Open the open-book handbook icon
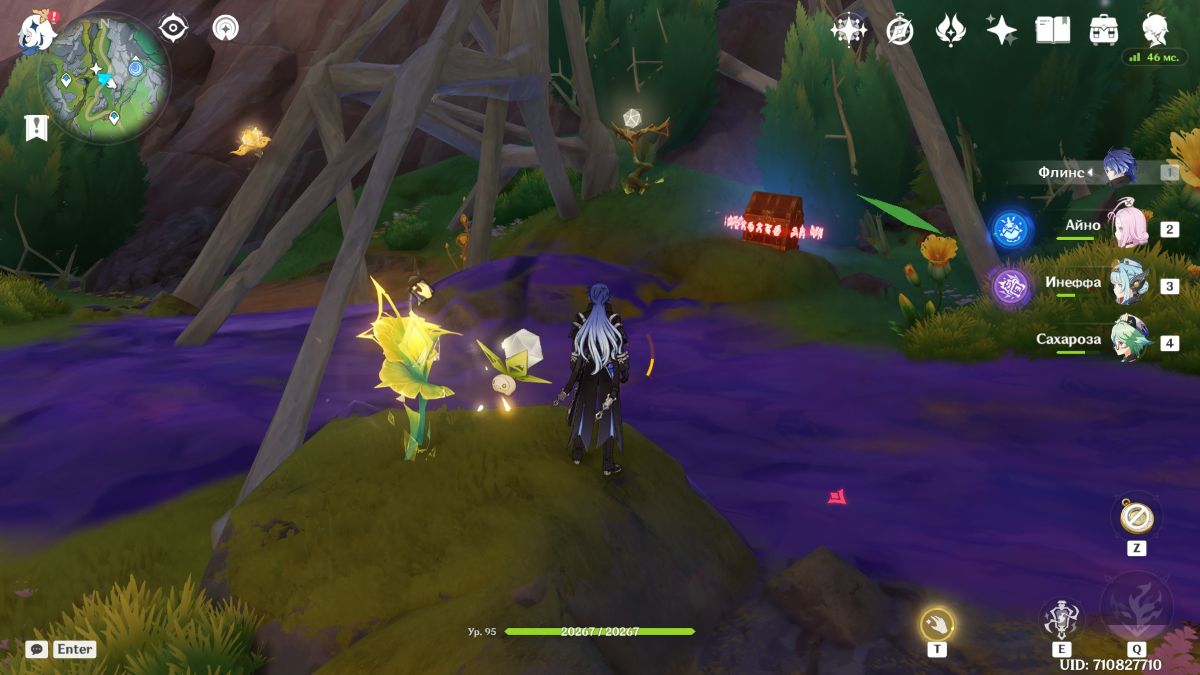 tap(1052, 30)
